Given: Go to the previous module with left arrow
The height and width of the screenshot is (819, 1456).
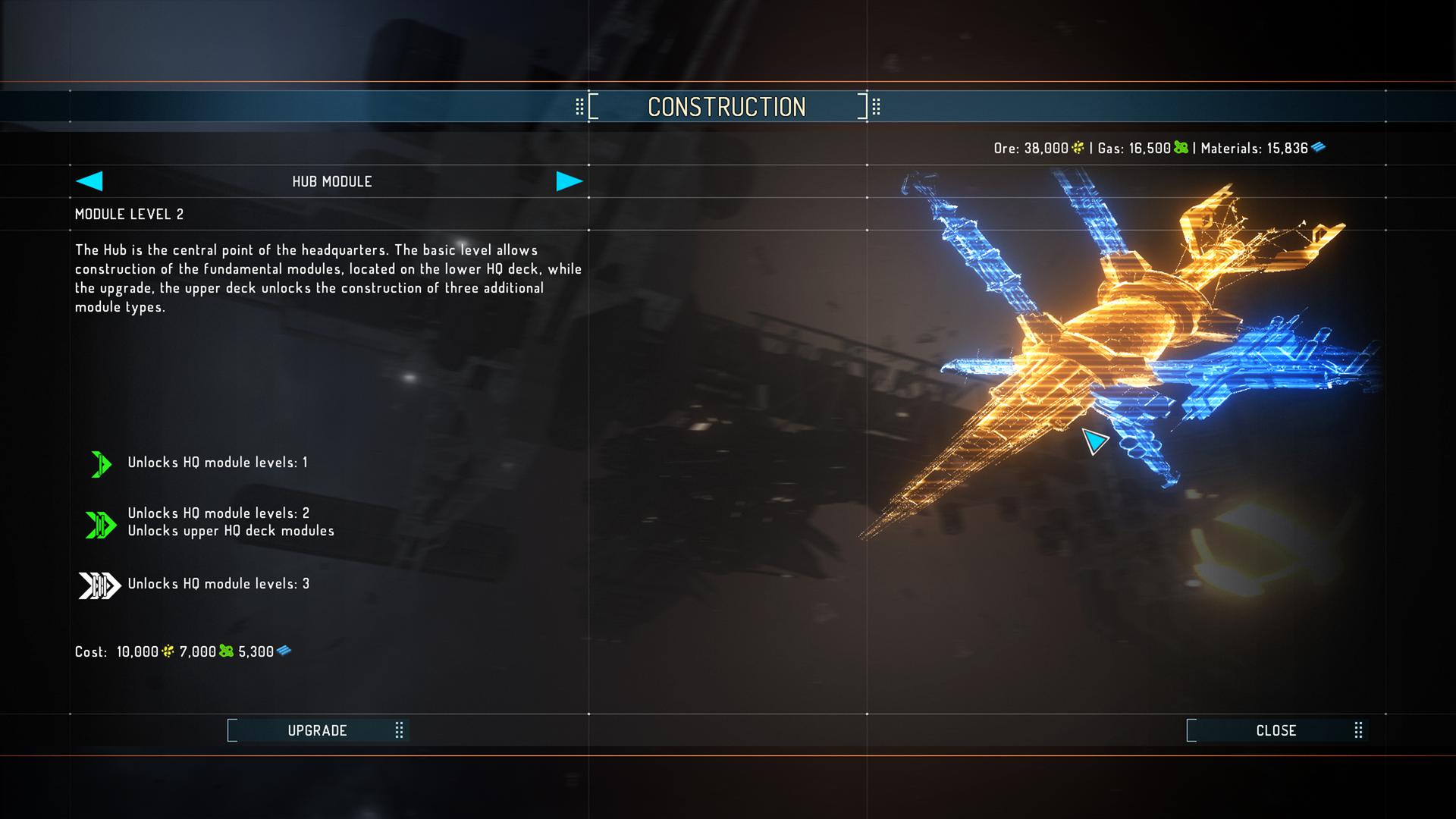Looking at the screenshot, I should tap(89, 181).
